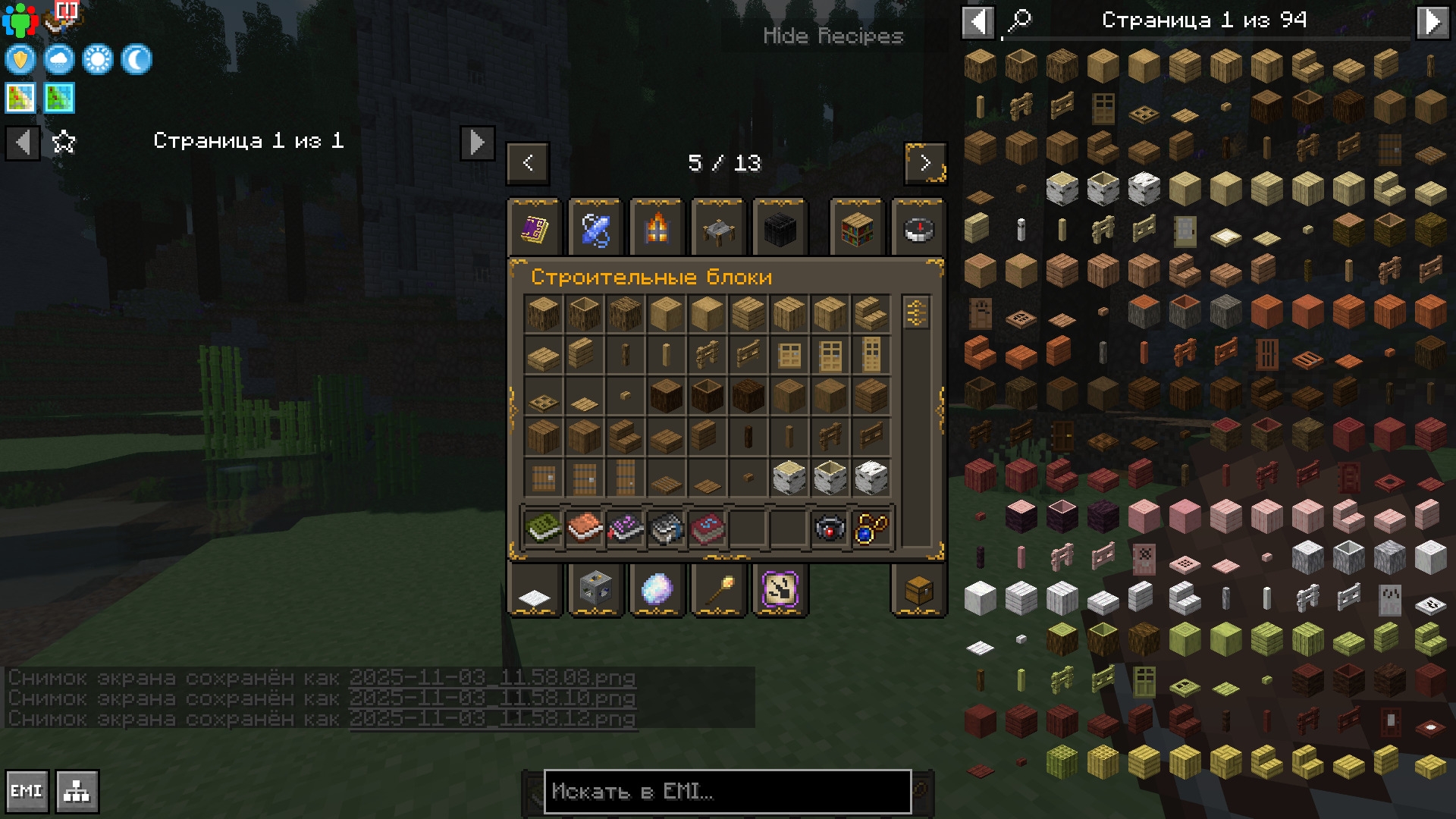Screen dimensions: 1456x819
Task: Go to next page of the EMI item index
Action: (x=1432, y=21)
